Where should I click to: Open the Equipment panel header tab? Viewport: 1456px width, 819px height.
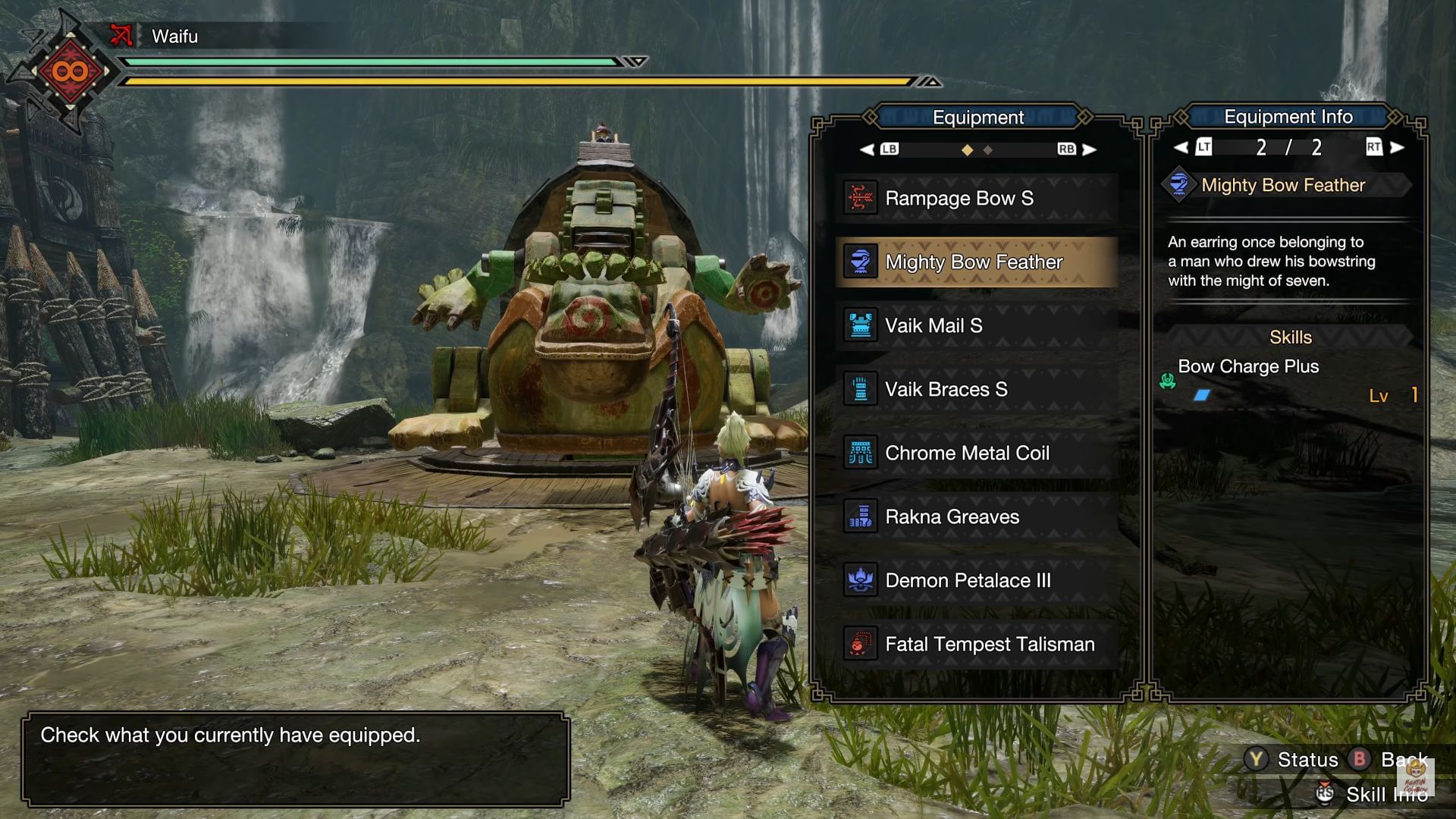(x=977, y=117)
